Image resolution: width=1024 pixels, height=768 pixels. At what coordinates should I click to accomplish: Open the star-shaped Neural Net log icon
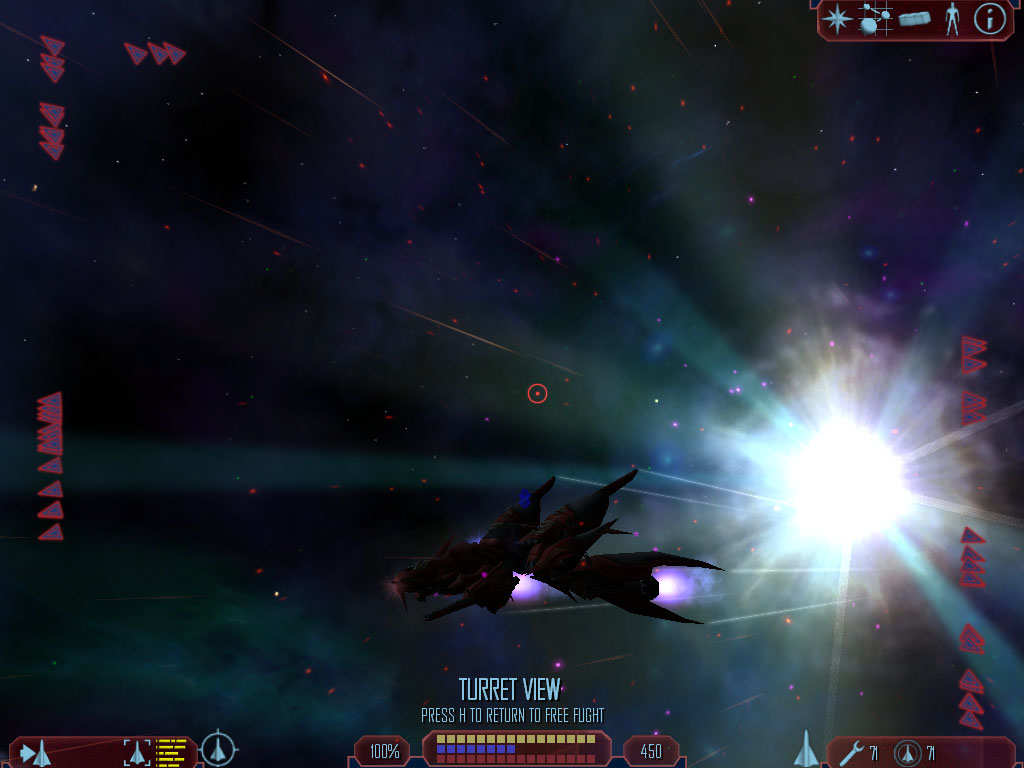837,19
